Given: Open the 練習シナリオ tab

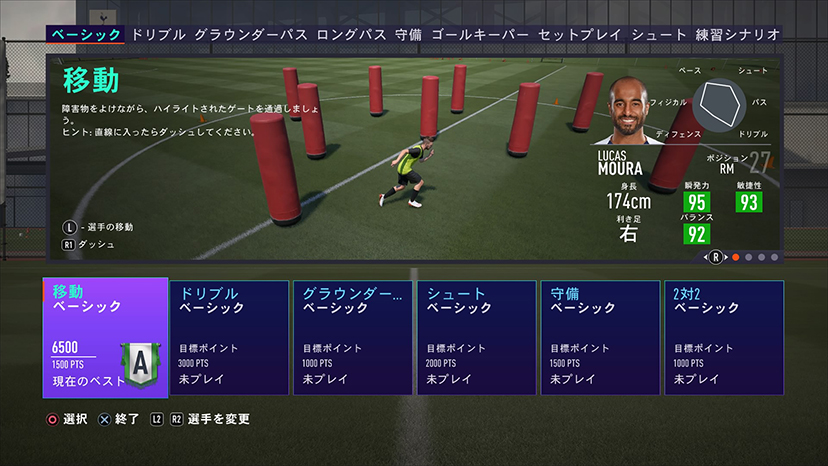Looking at the screenshot, I should 739,34.
